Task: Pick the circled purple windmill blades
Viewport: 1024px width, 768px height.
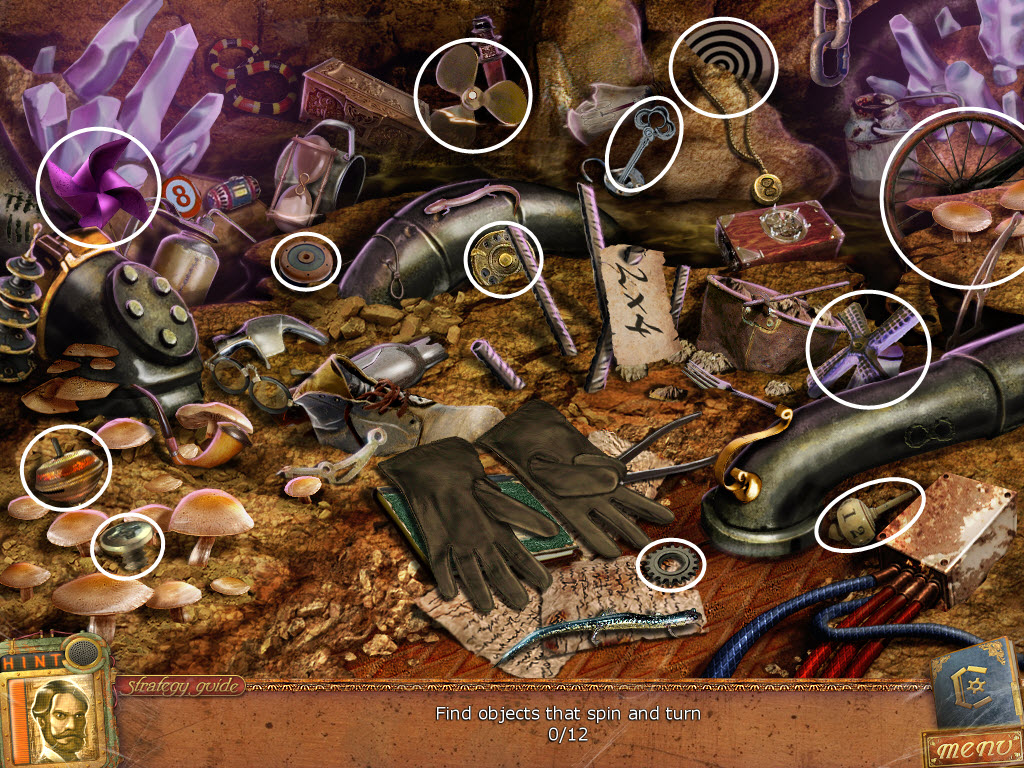Action: 867,347
